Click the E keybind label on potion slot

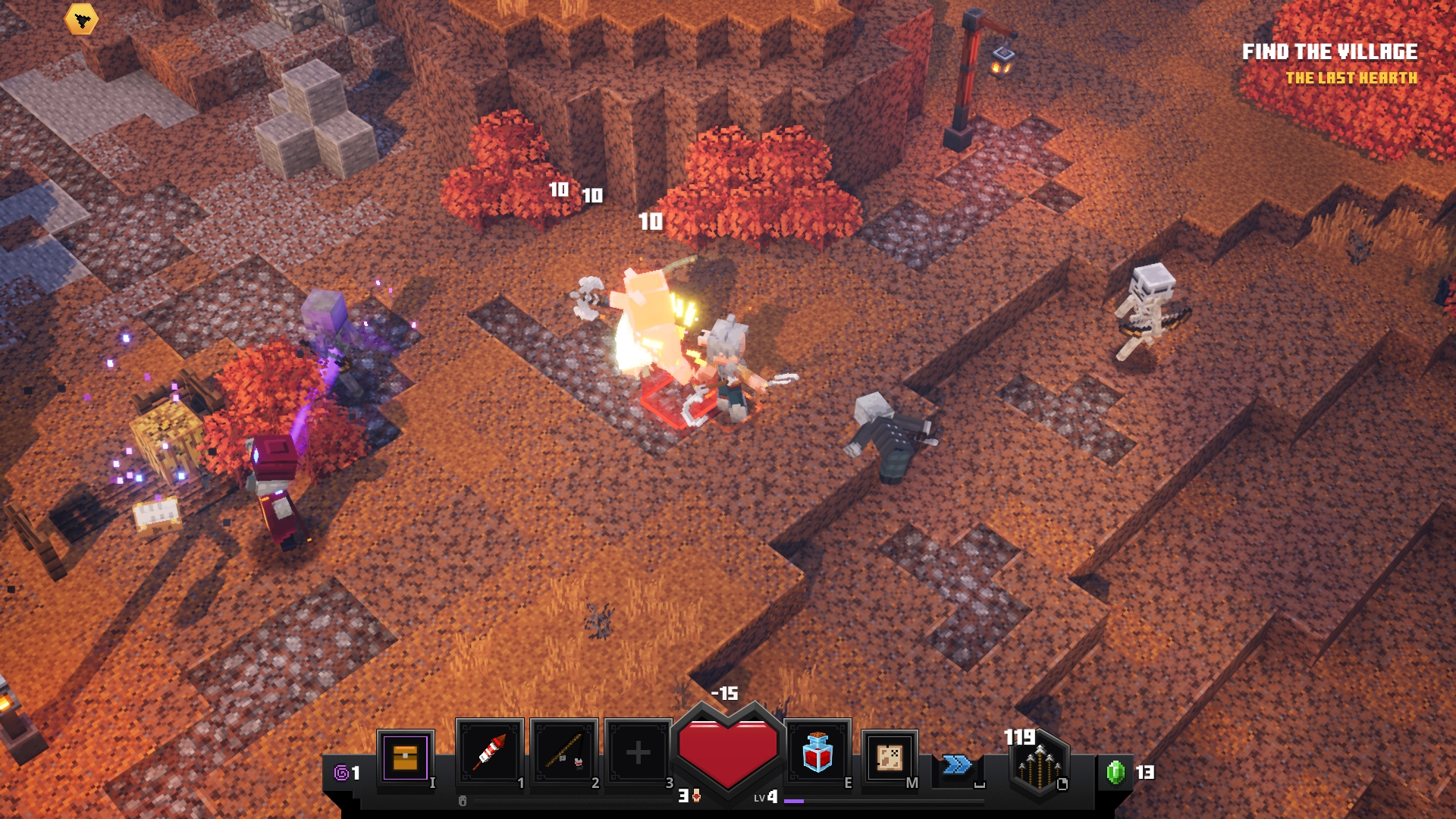(848, 781)
